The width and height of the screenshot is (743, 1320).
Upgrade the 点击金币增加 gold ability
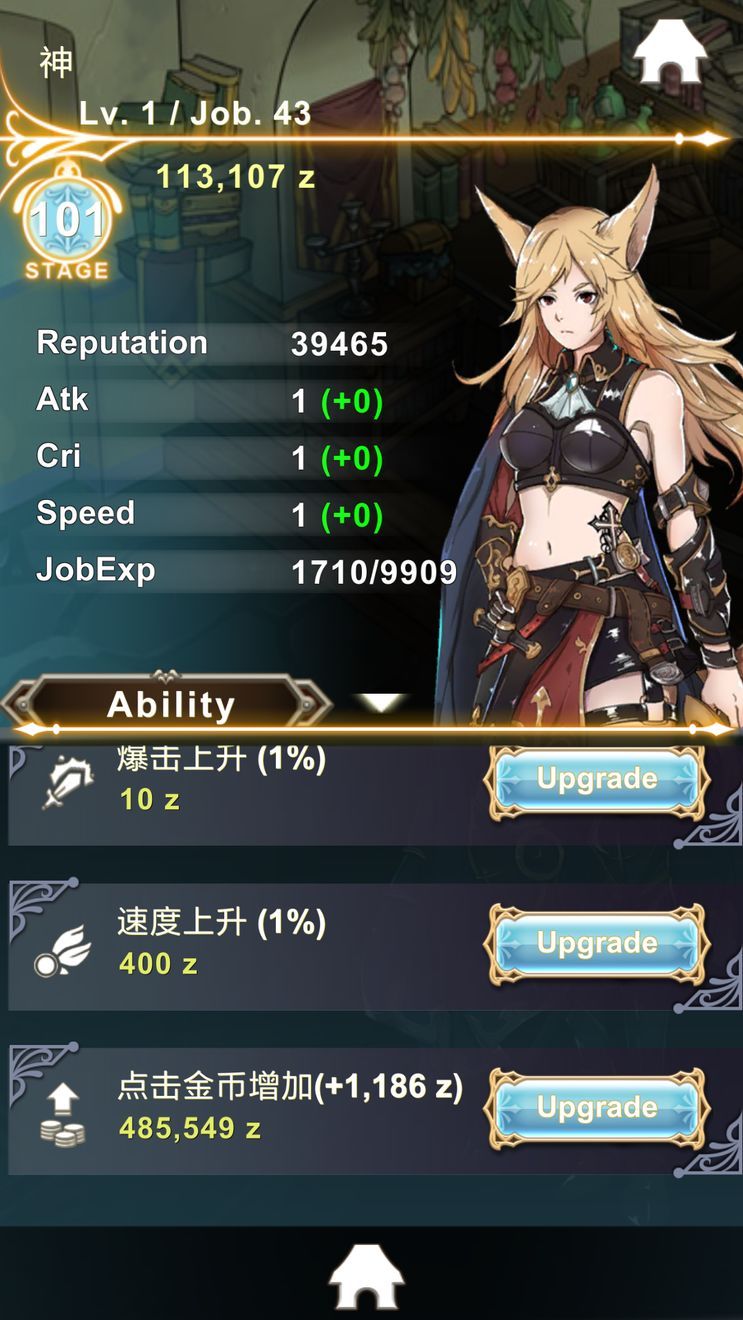tap(597, 1107)
